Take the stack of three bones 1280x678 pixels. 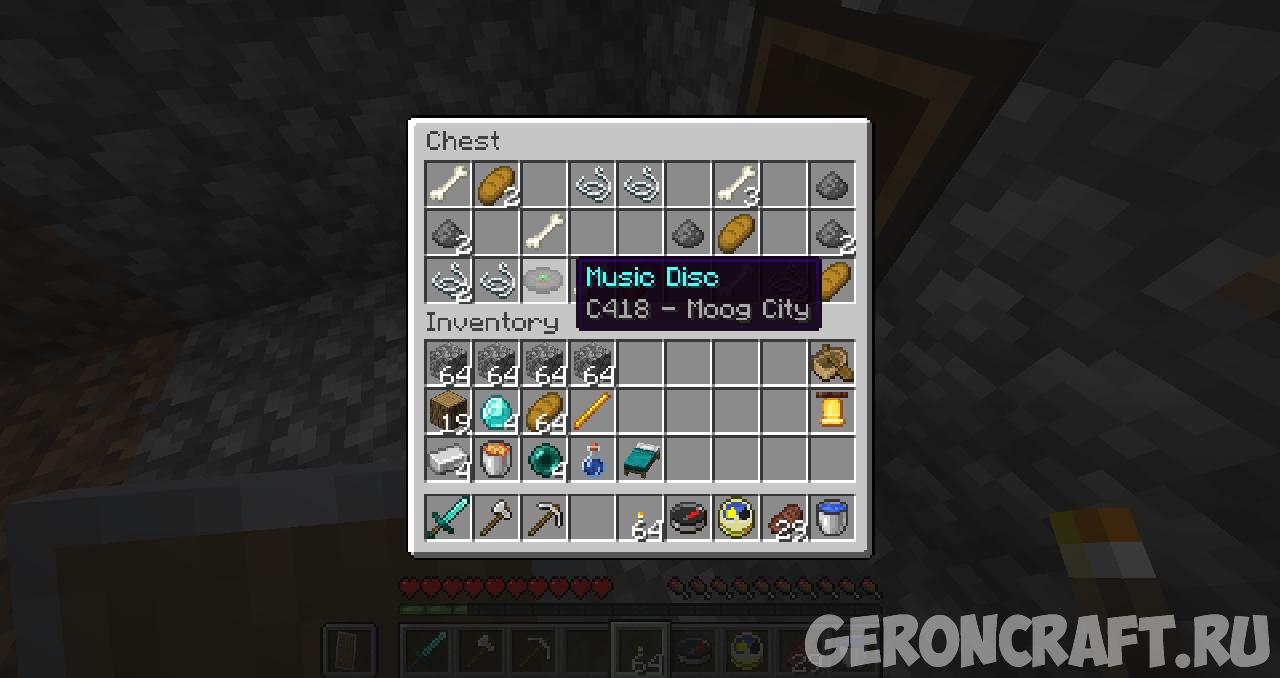coord(737,185)
